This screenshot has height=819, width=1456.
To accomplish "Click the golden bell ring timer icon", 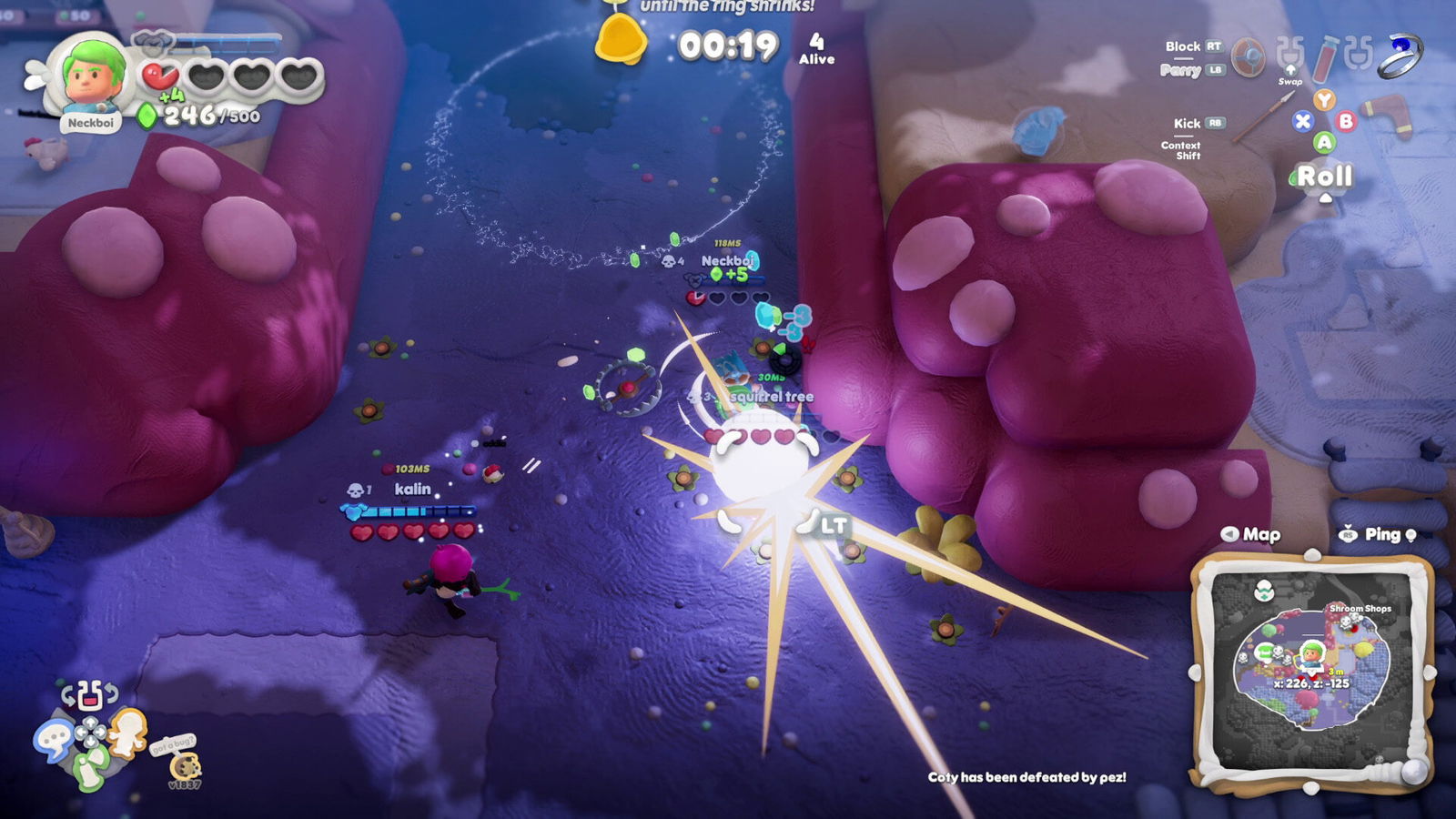I will pyautogui.click(x=620, y=38).
